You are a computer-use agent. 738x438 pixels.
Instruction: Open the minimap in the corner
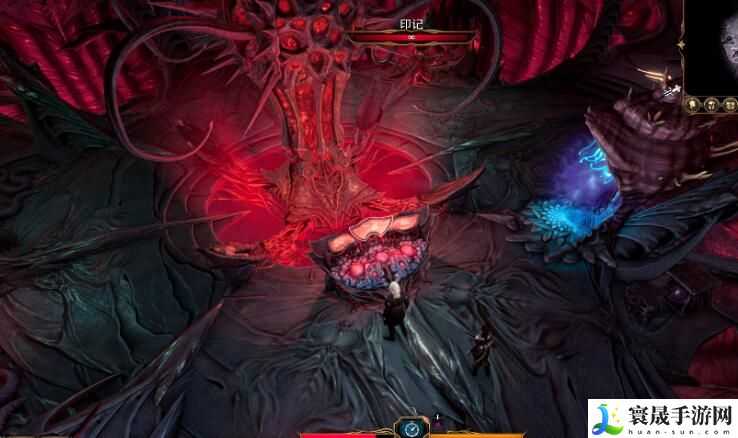pos(712,43)
